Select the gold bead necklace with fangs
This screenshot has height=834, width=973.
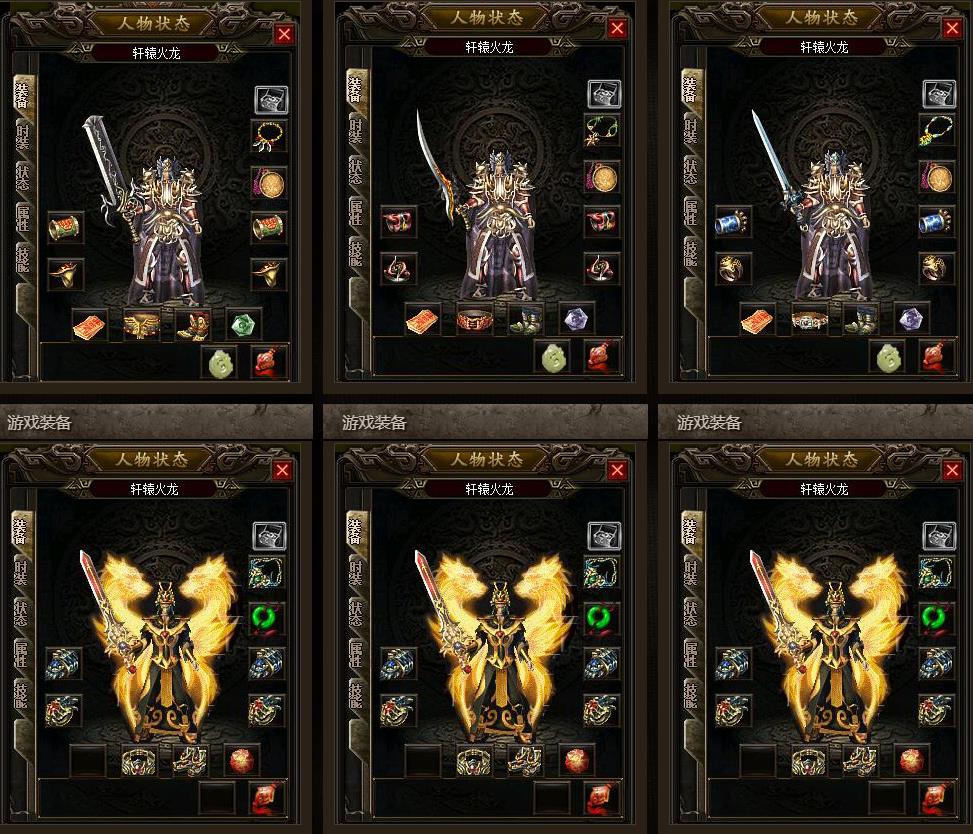(269, 135)
